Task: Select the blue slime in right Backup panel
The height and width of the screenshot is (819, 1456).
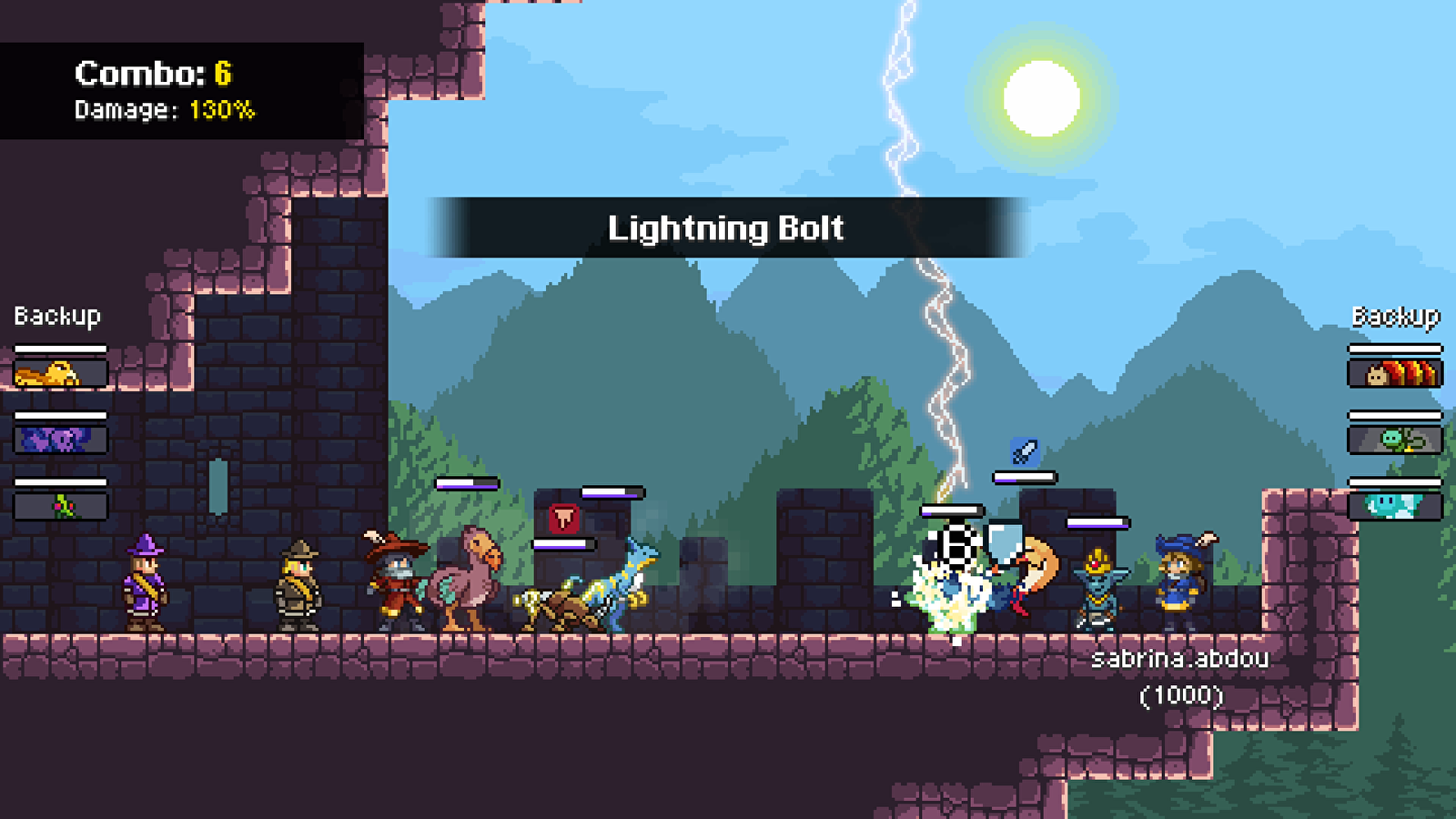Action: pos(1395,508)
